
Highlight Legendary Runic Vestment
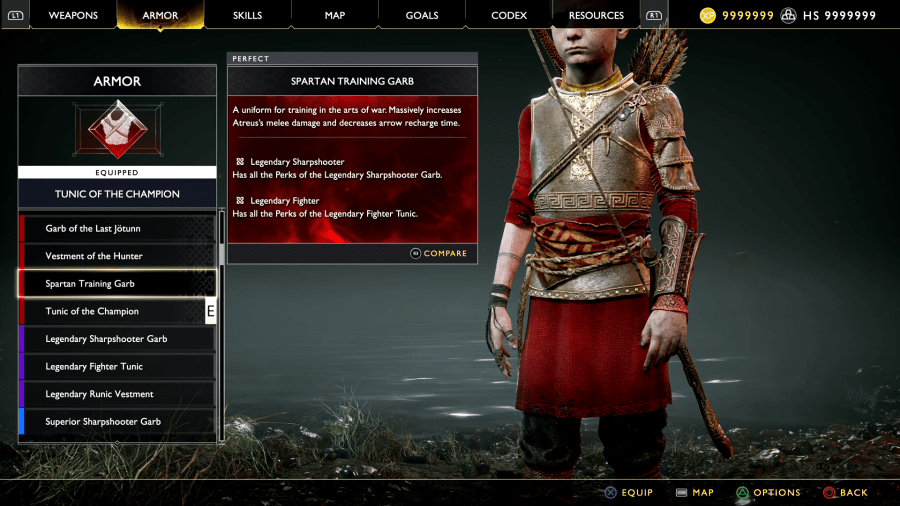117,394
